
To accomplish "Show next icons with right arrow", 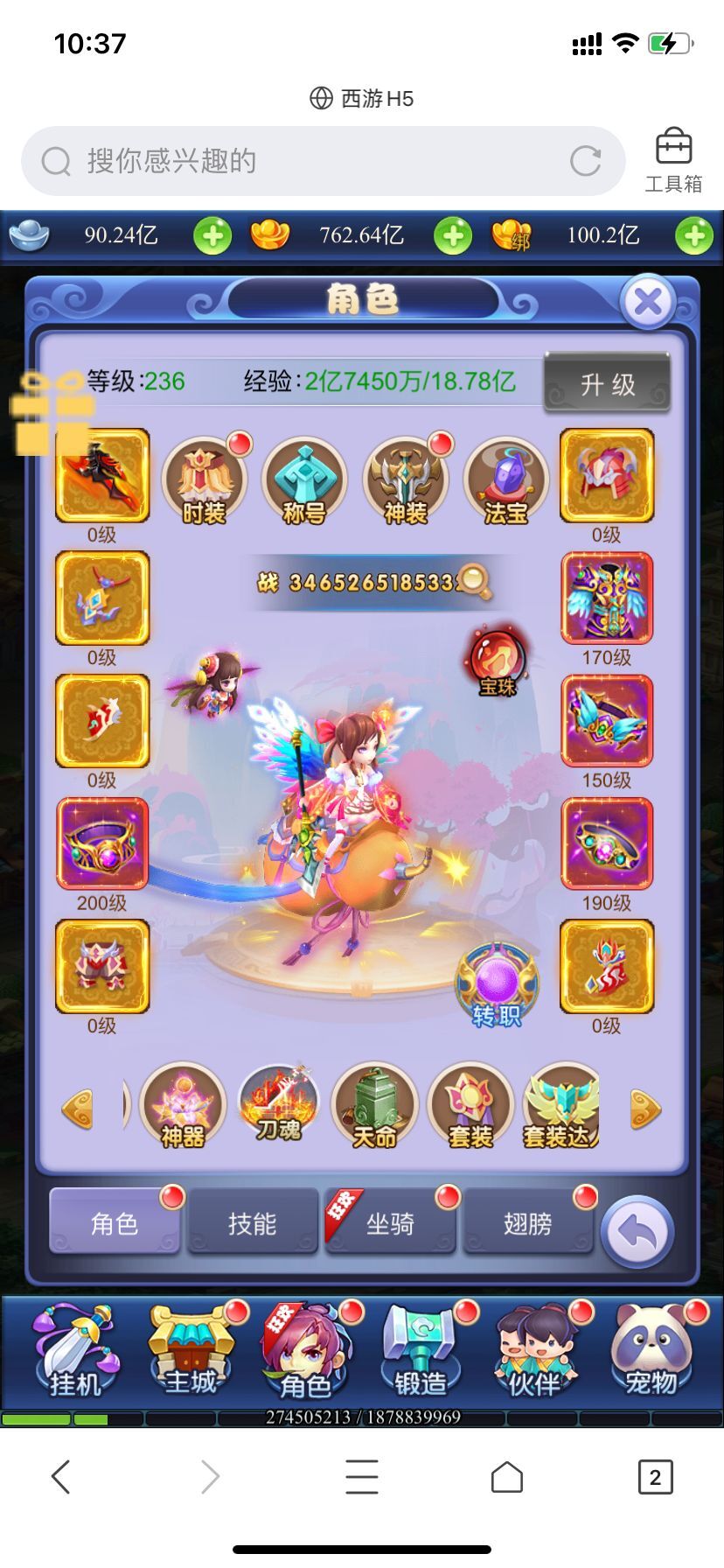I will click(645, 1109).
